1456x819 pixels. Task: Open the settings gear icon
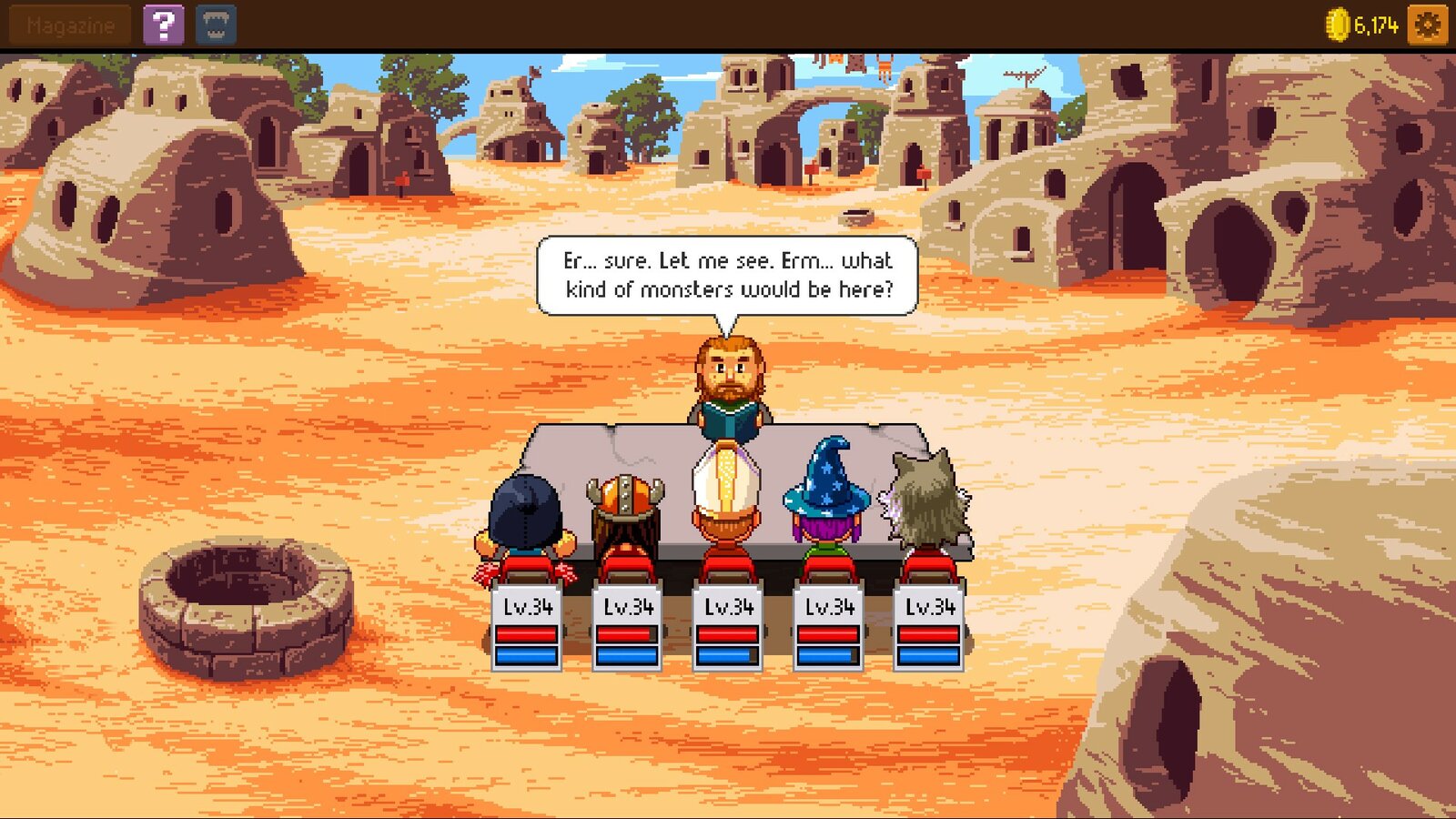pos(1426,25)
